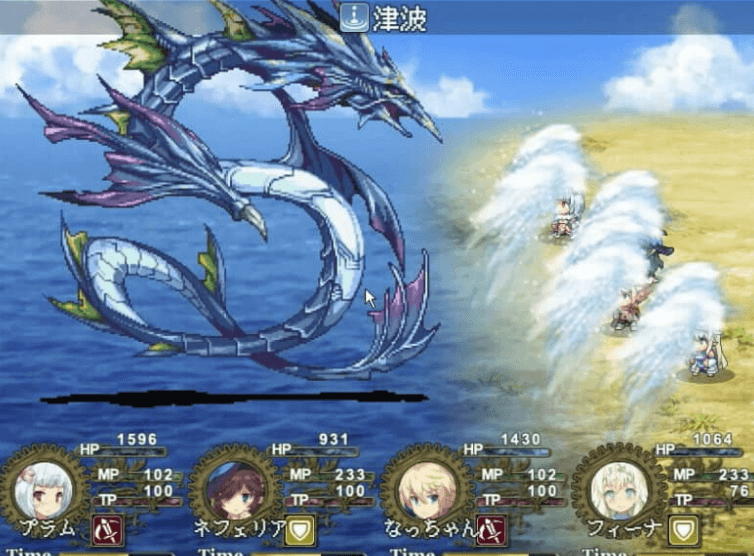Click the shield status icon beside フィーナ
The height and width of the screenshot is (556, 754).
(684, 530)
